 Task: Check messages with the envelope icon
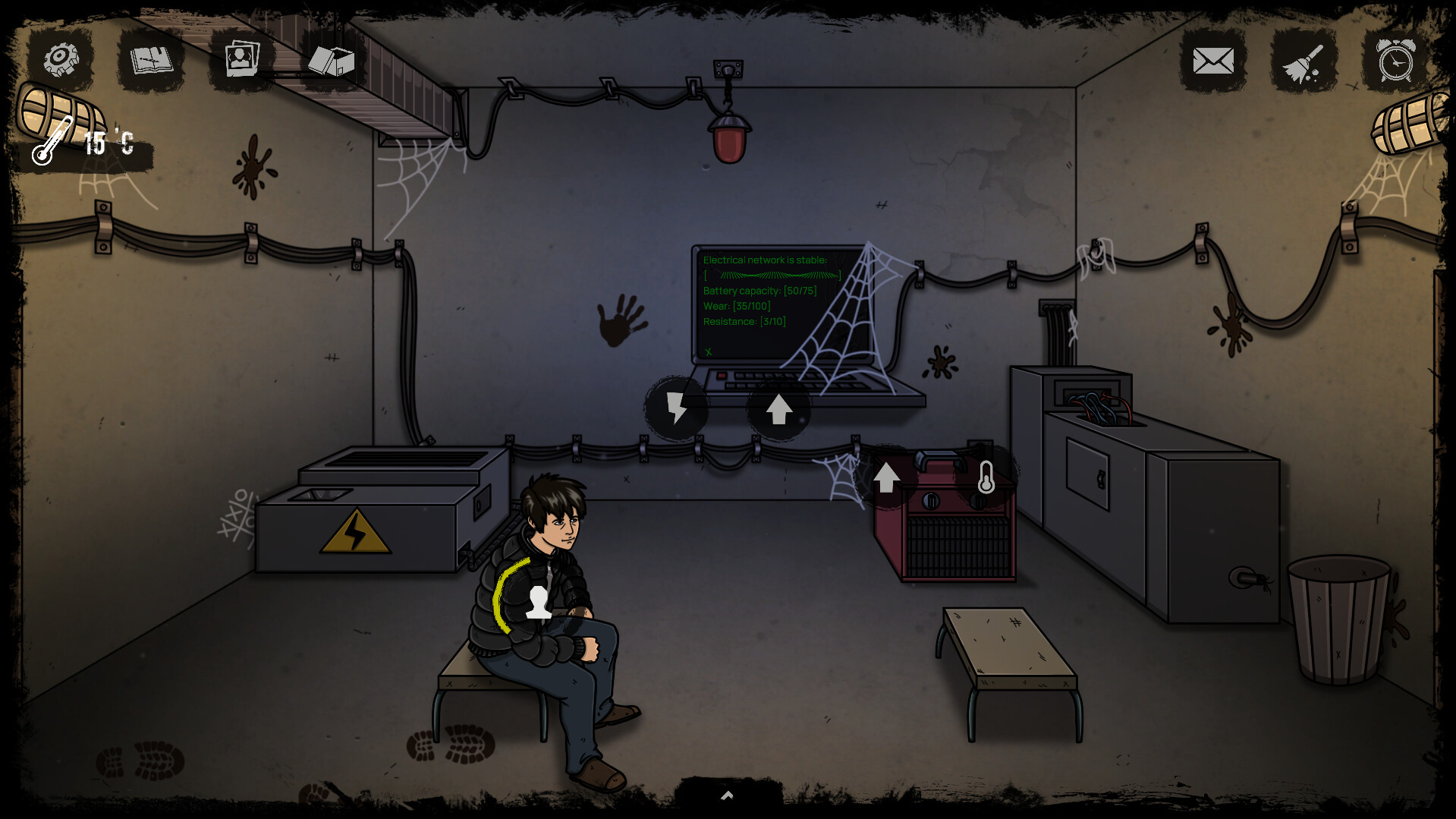[x=1212, y=61]
